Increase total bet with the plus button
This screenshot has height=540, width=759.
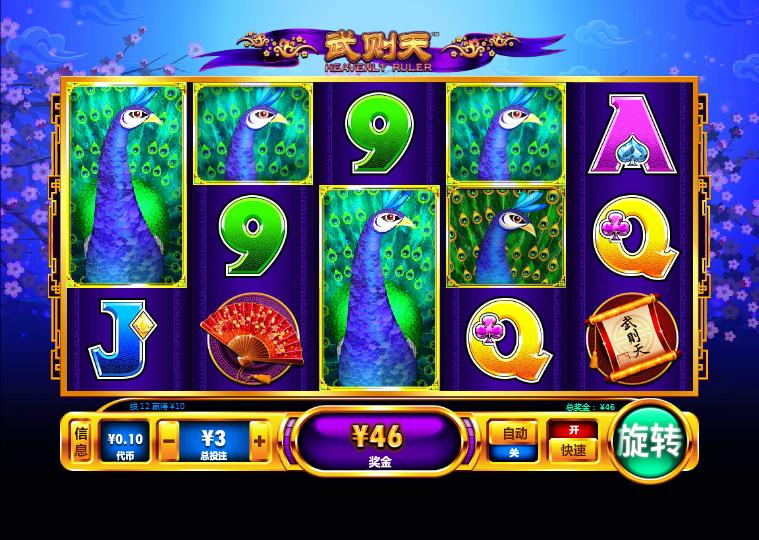(259, 440)
